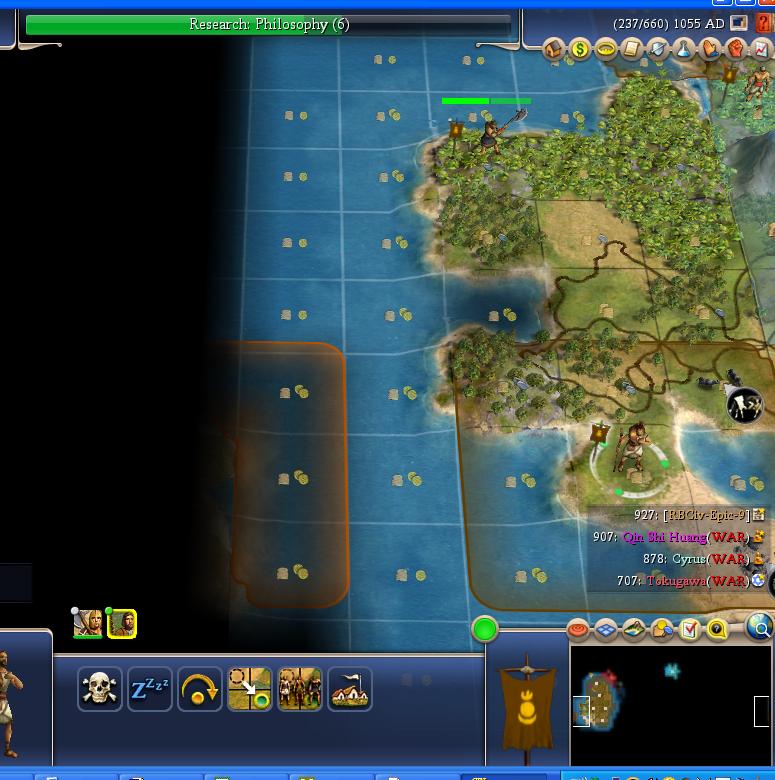Open the Technology Advisor flask icon
This screenshot has width=775, height=780.
tap(684, 50)
